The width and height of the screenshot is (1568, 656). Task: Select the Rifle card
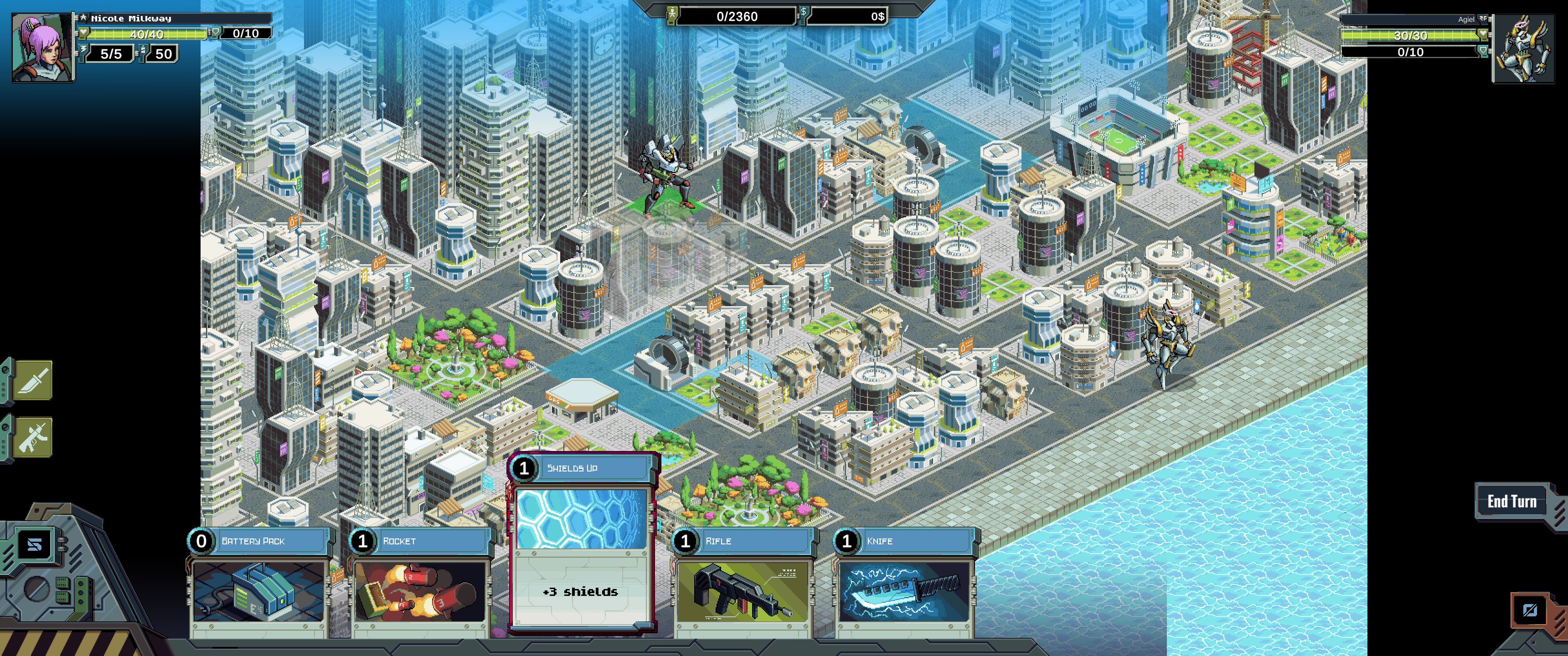click(743, 584)
